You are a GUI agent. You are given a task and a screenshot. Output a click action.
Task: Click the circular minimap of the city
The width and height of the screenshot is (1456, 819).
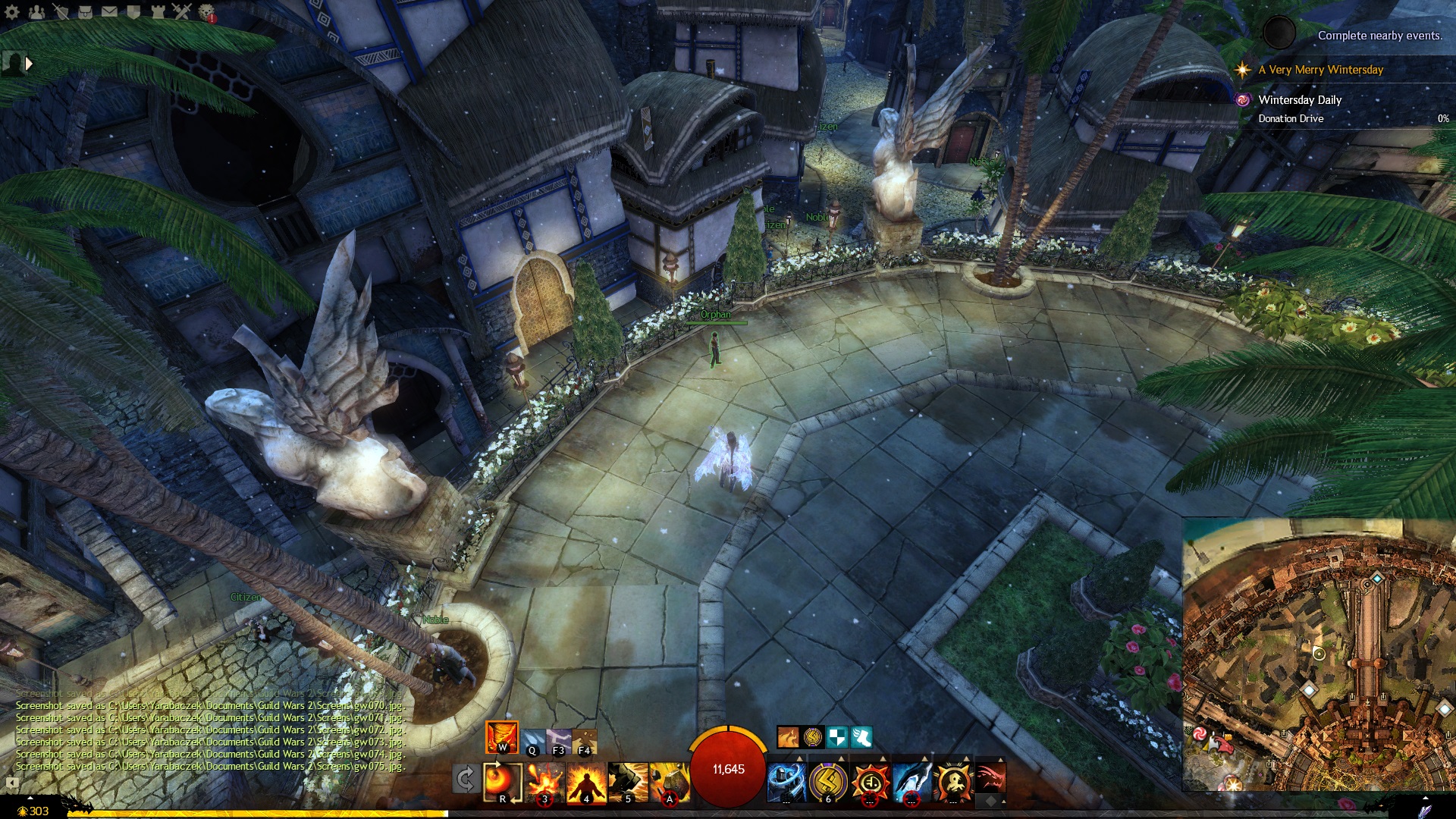click(1319, 654)
